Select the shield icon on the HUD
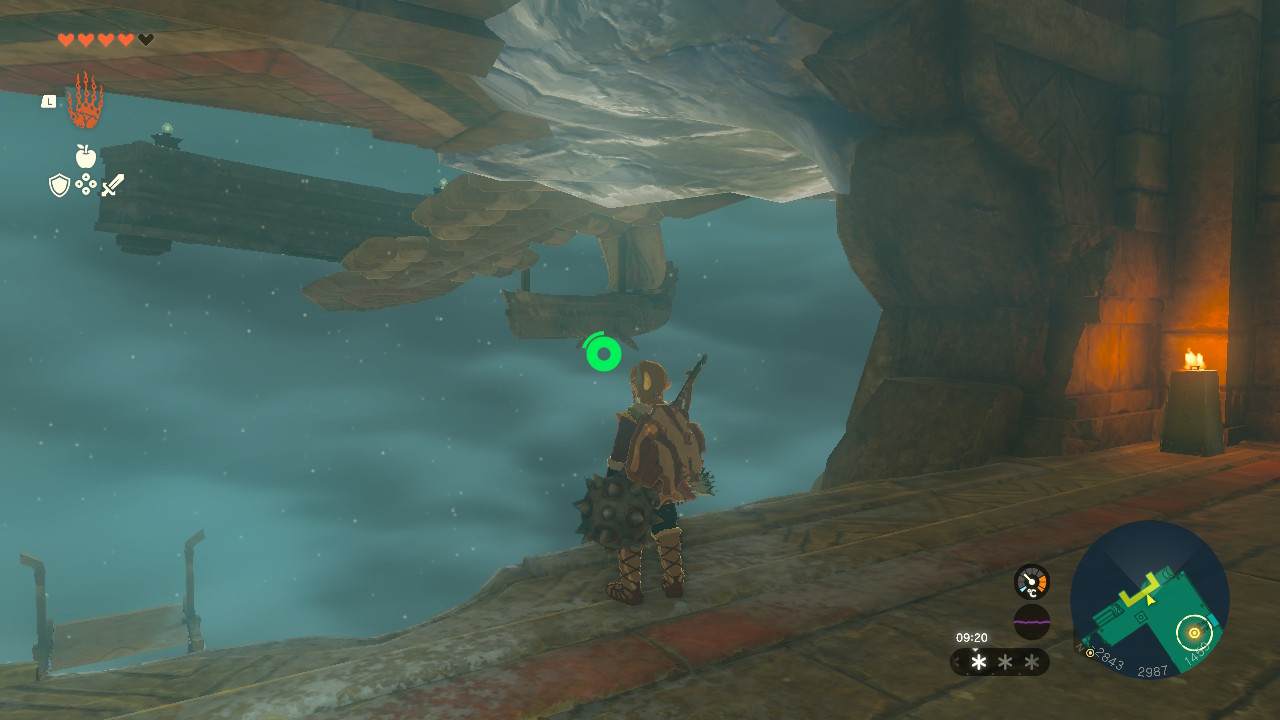This screenshot has width=1280, height=720. (58, 183)
